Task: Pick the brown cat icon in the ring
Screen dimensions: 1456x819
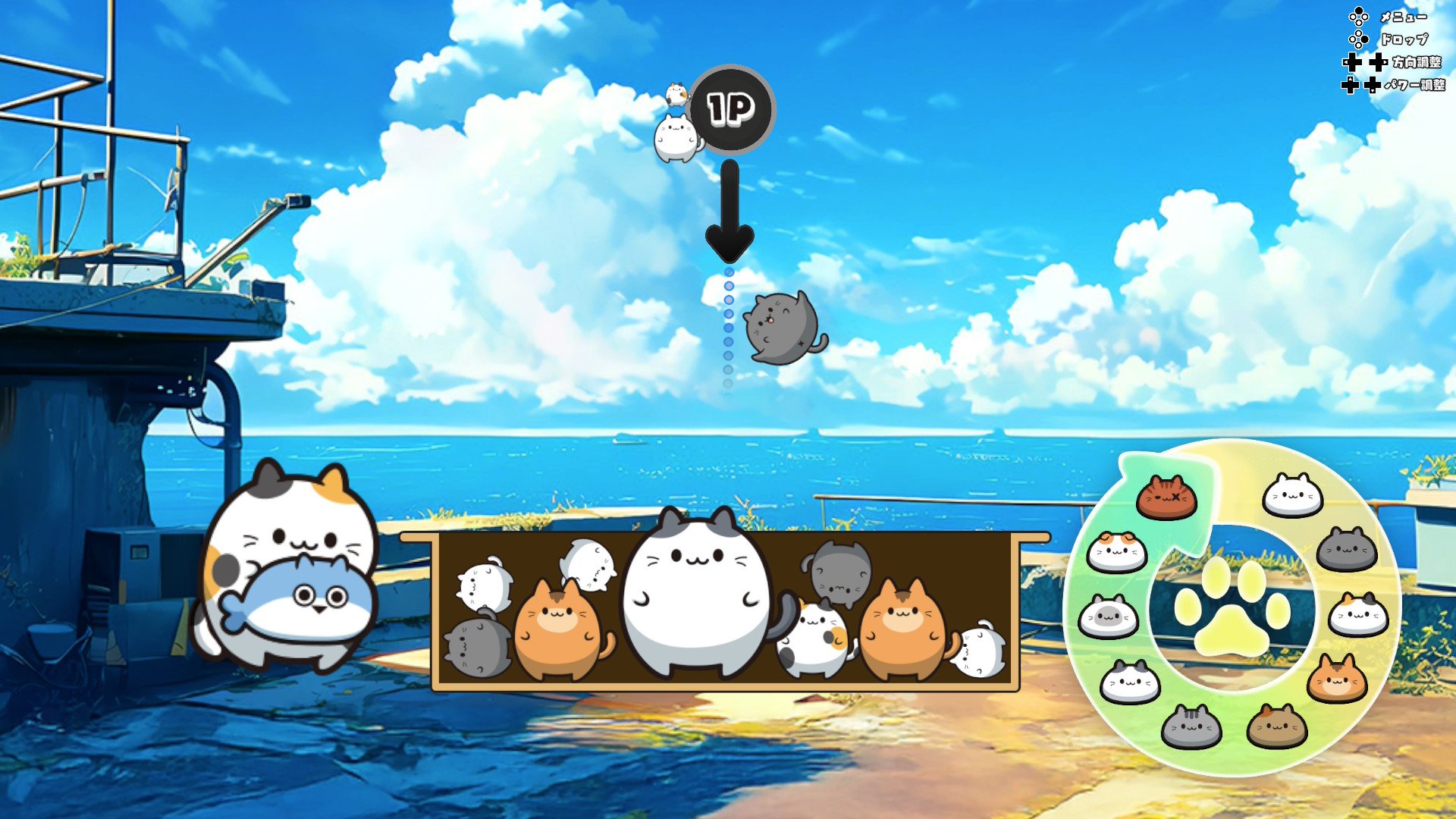Action: (x=1276, y=726)
